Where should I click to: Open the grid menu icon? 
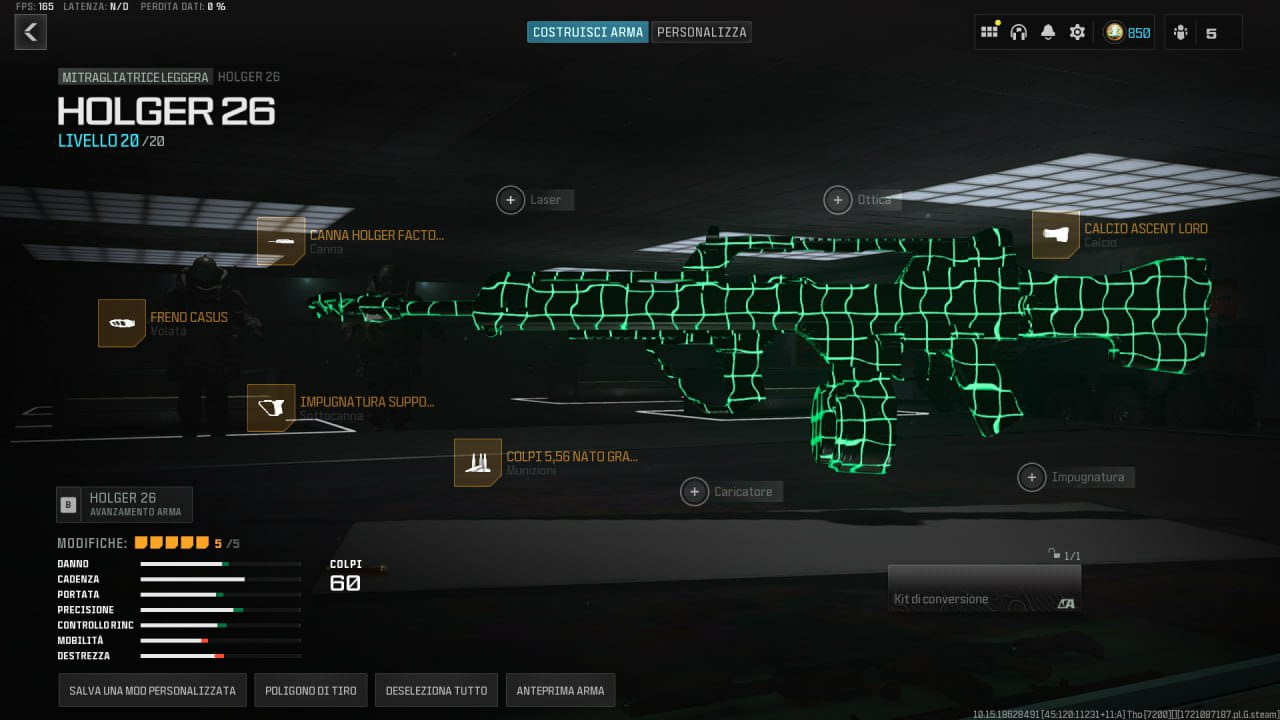[x=989, y=32]
